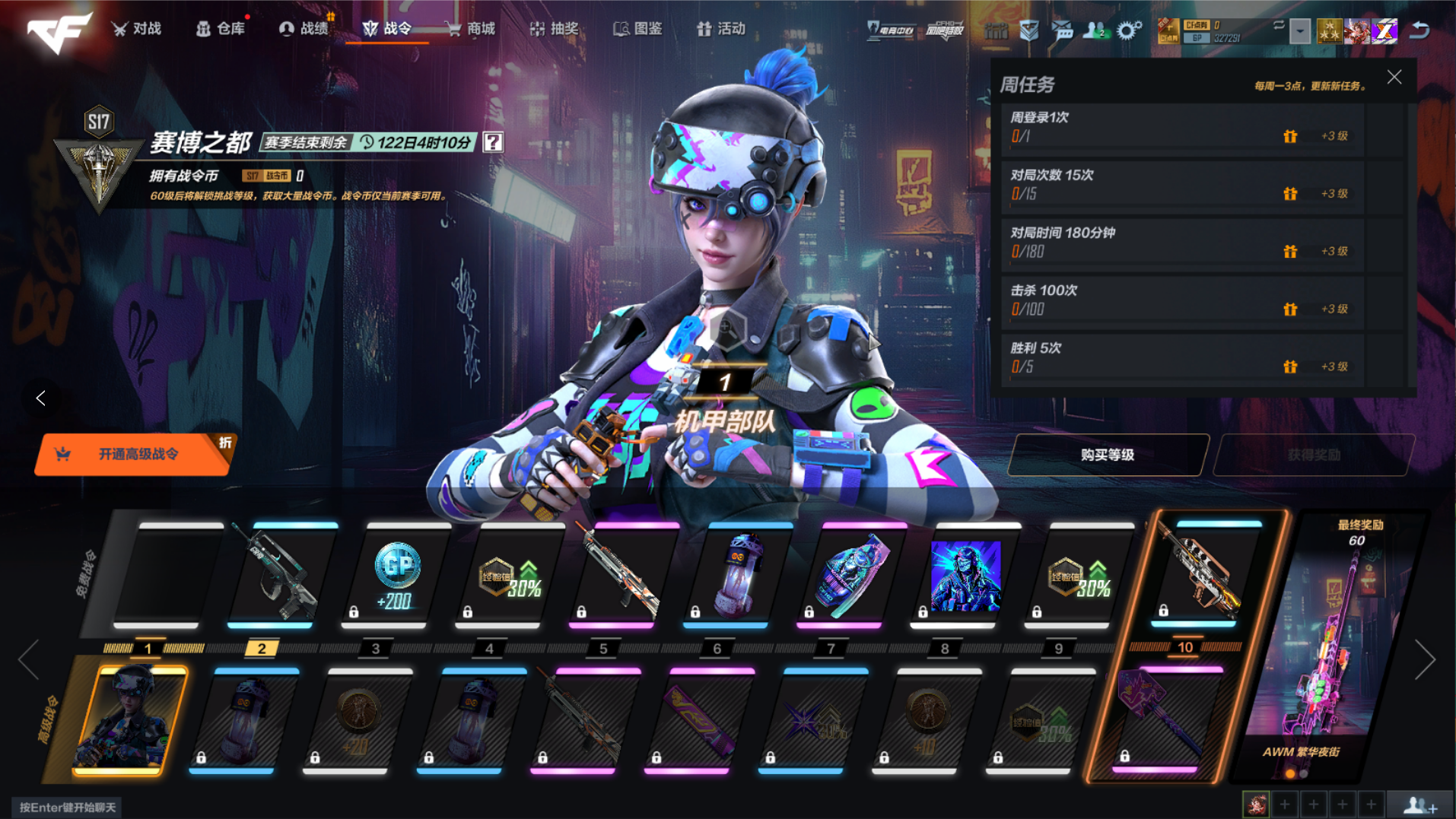The height and width of the screenshot is (819, 1456).
Task: Close the 周任务 weekly tasks panel
Action: [1394, 78]
